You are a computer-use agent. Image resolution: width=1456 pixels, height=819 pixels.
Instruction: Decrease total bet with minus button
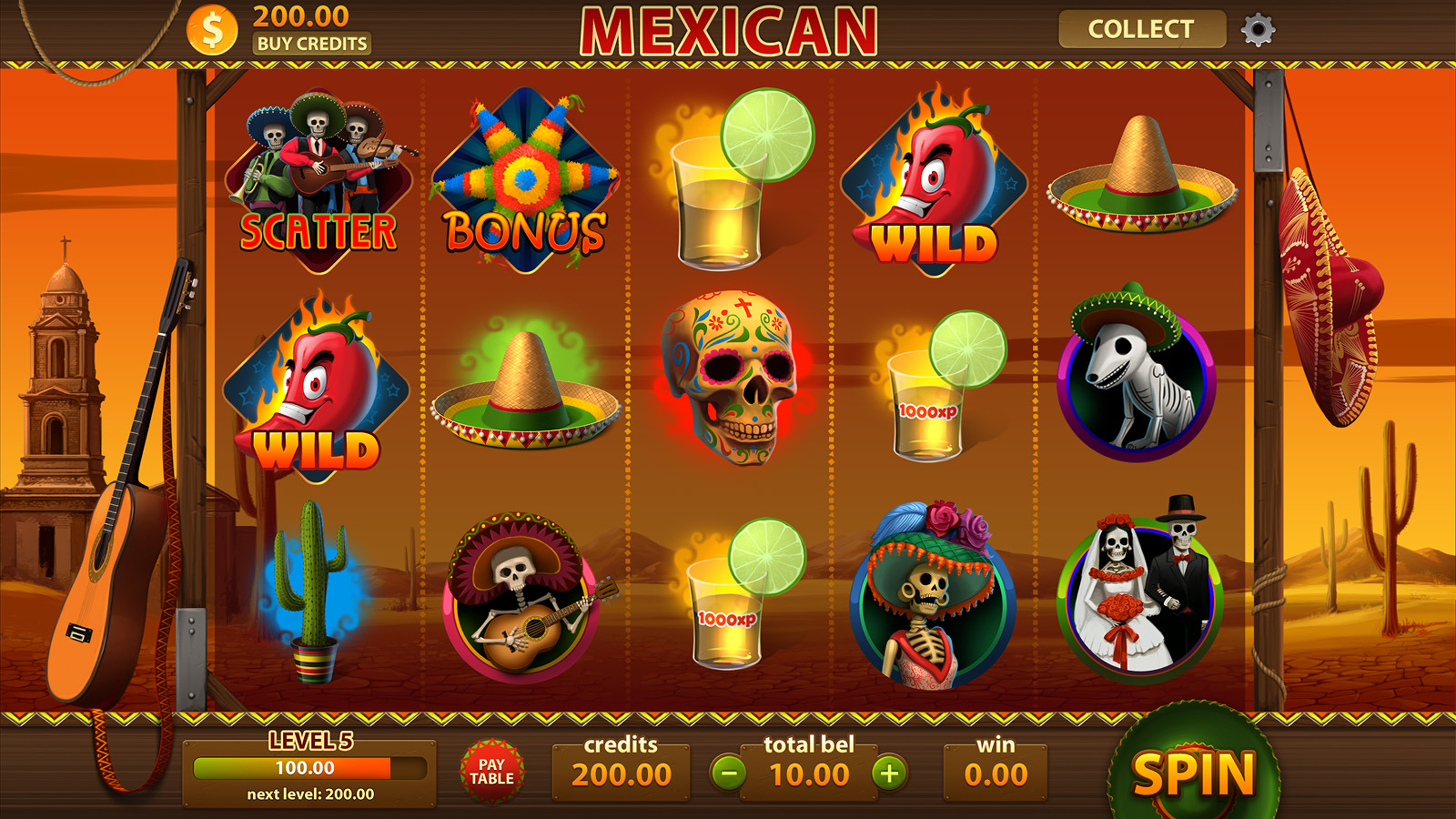(x=728, y=773)
